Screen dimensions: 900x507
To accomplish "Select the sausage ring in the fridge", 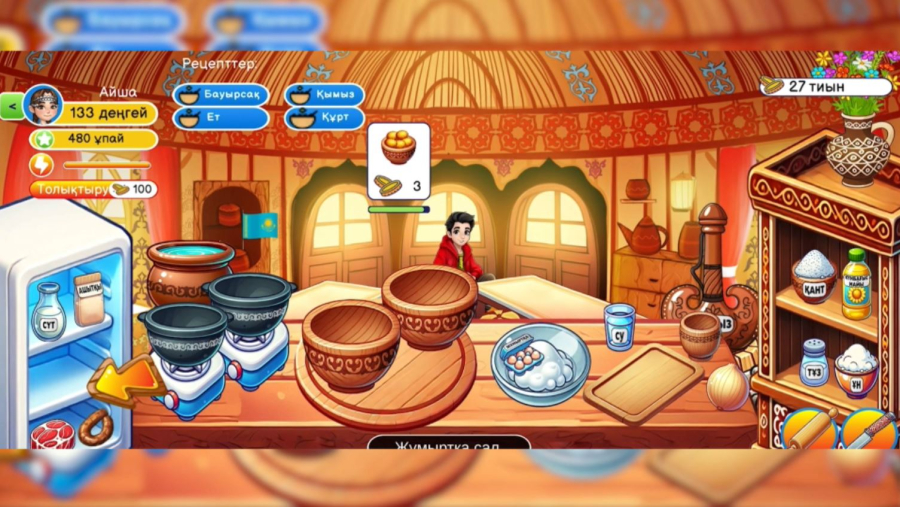I will (96, 426).
